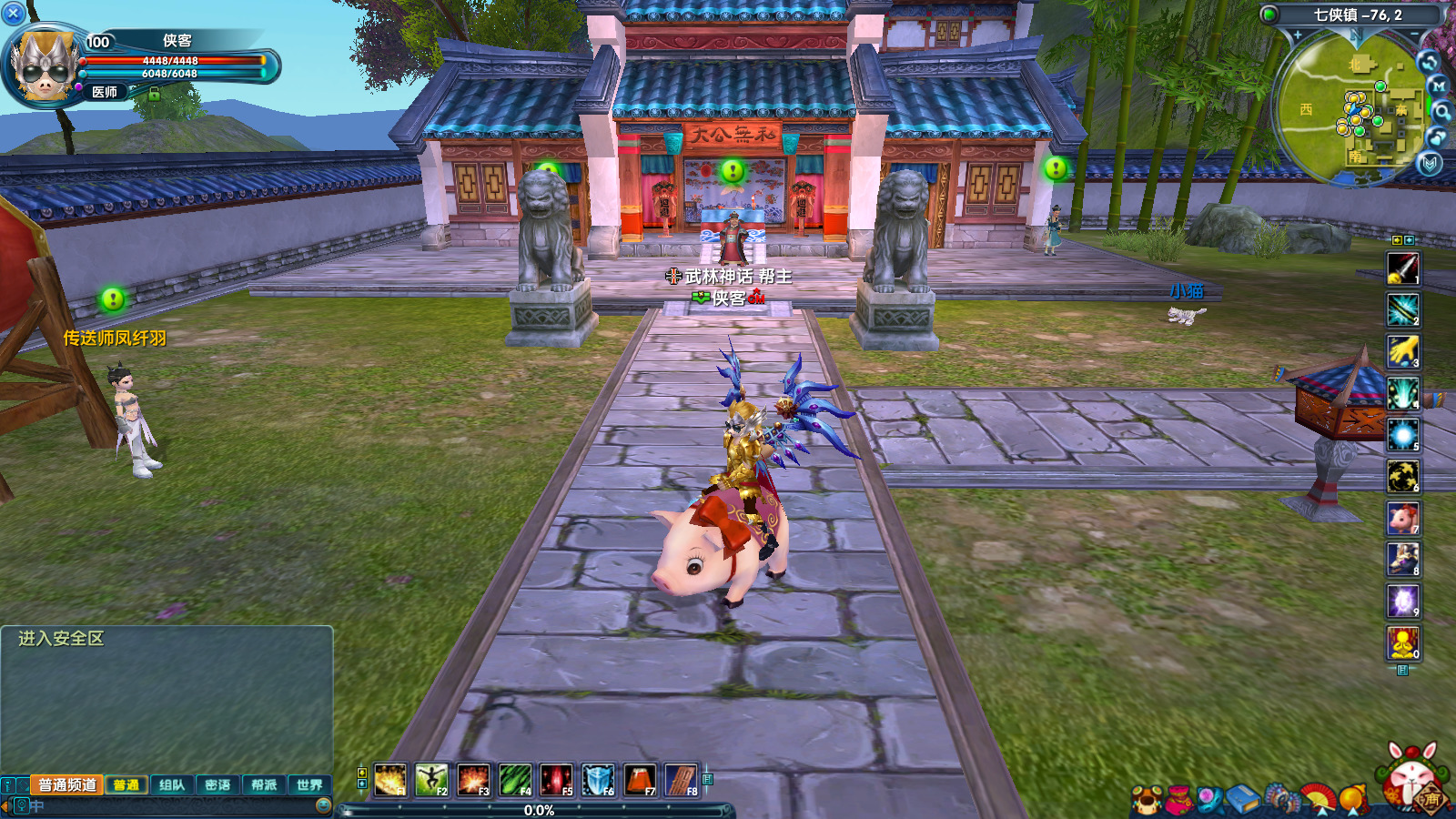This screenshot has height=819, width=1456.
Task: Open the rabbit shop button marked 商
Action: point(1413,781)
